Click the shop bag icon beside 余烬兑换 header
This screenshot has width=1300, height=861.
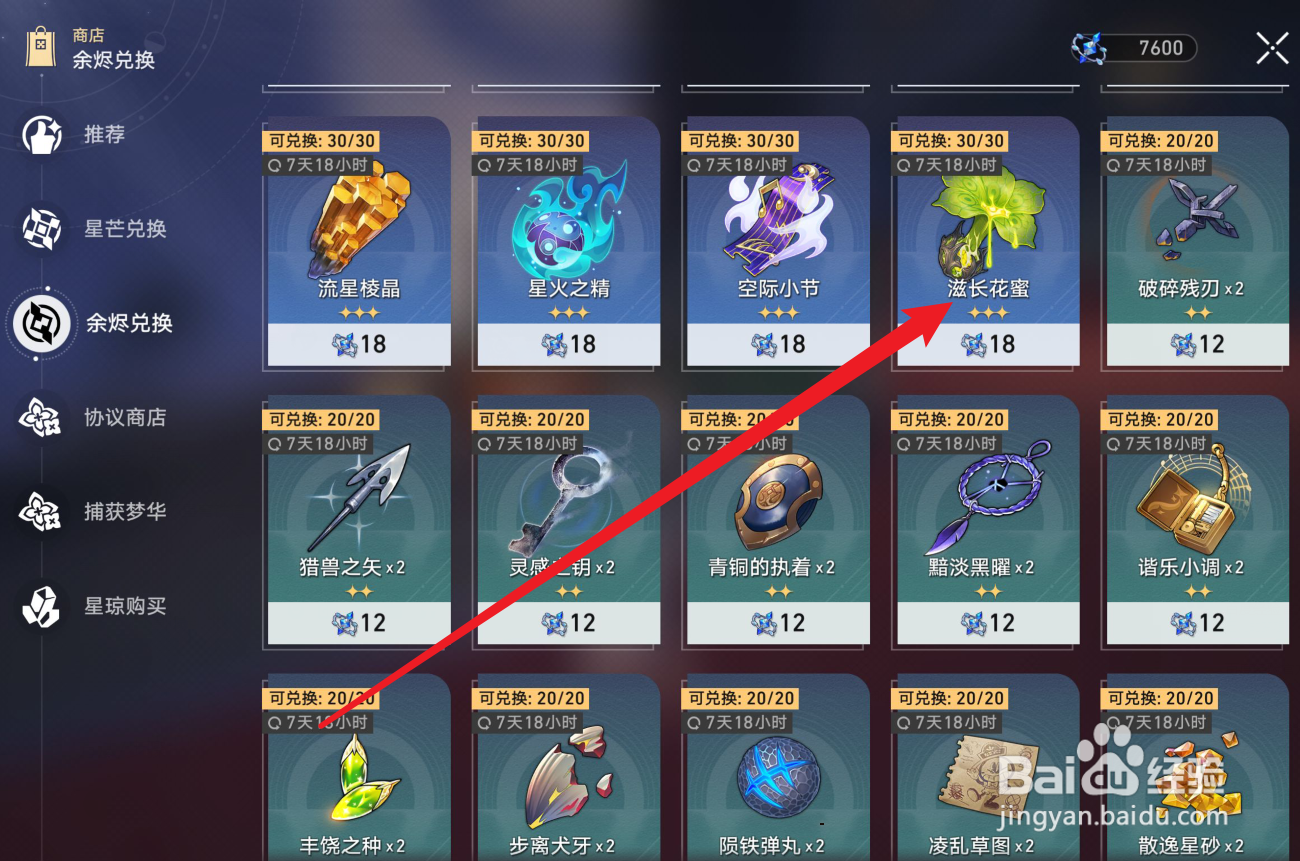(40, 46)
